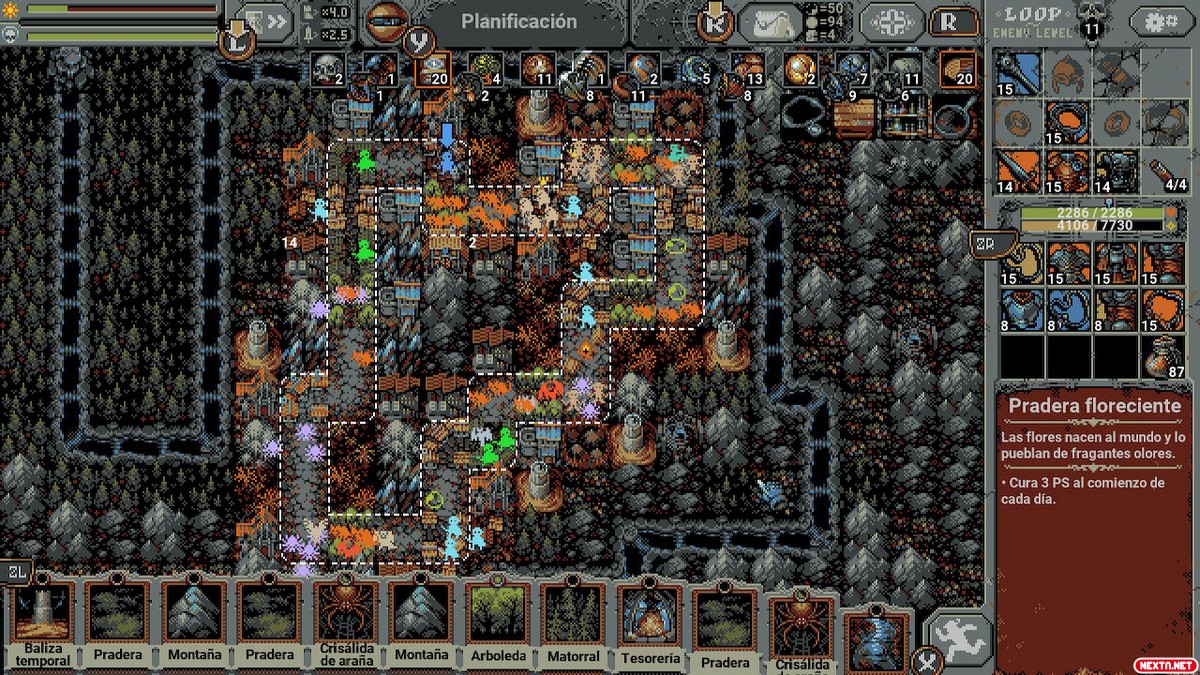Image resolution: width=1200 pixels, height=675 pixels.
Task: Change game speed with the fast-forward button
Action: click(262, 22)
